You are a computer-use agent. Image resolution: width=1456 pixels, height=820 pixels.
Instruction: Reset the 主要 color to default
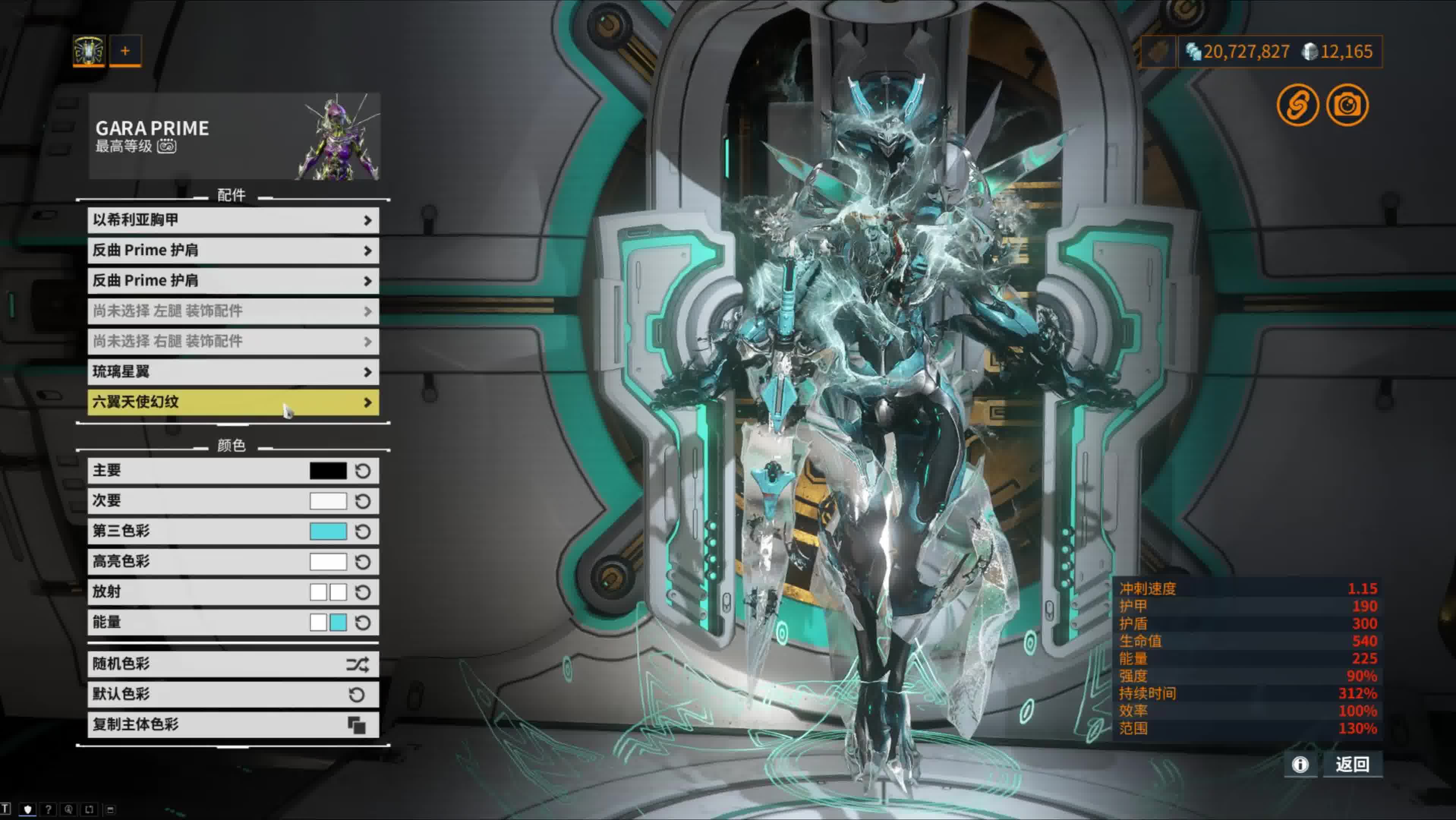click(363, 471)
